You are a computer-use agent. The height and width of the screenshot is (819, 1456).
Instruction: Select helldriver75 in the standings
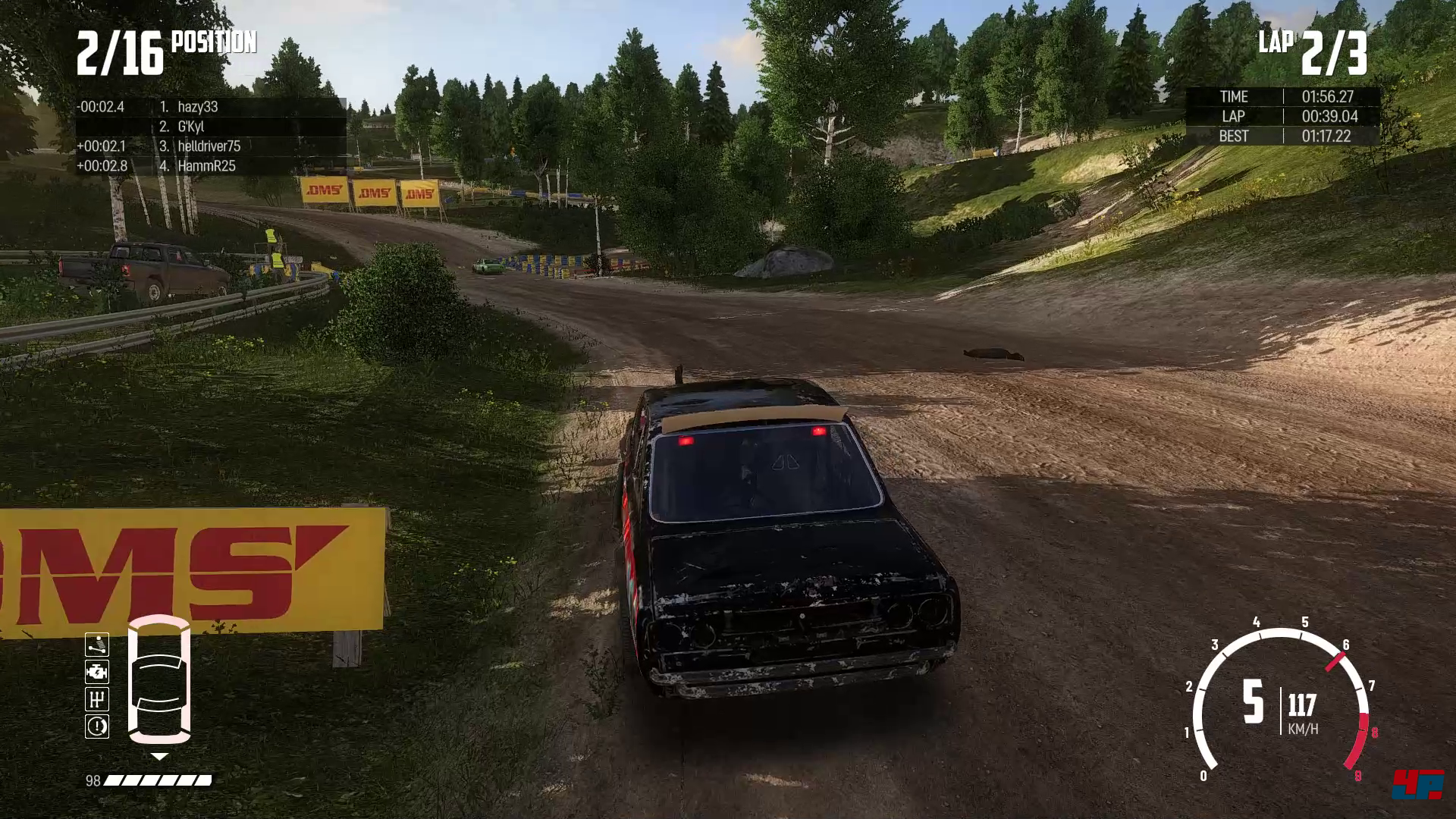click(209, 146)
